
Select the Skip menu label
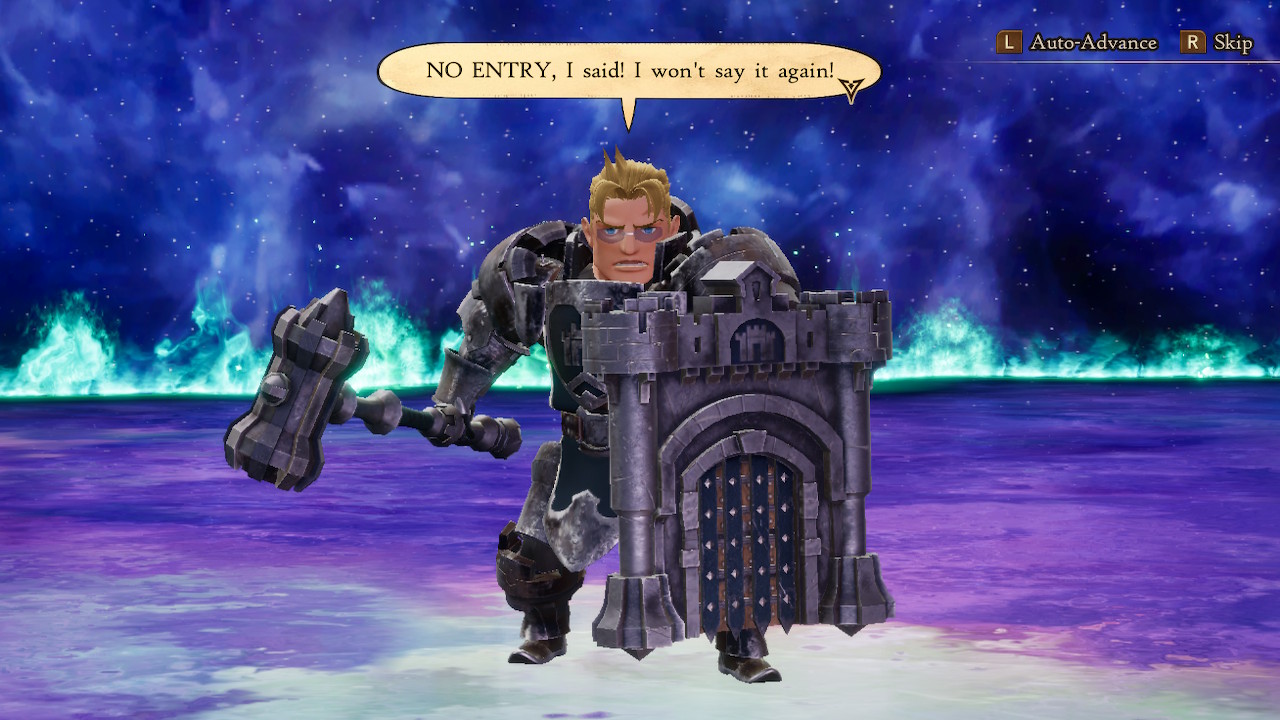pos(1232,42)
